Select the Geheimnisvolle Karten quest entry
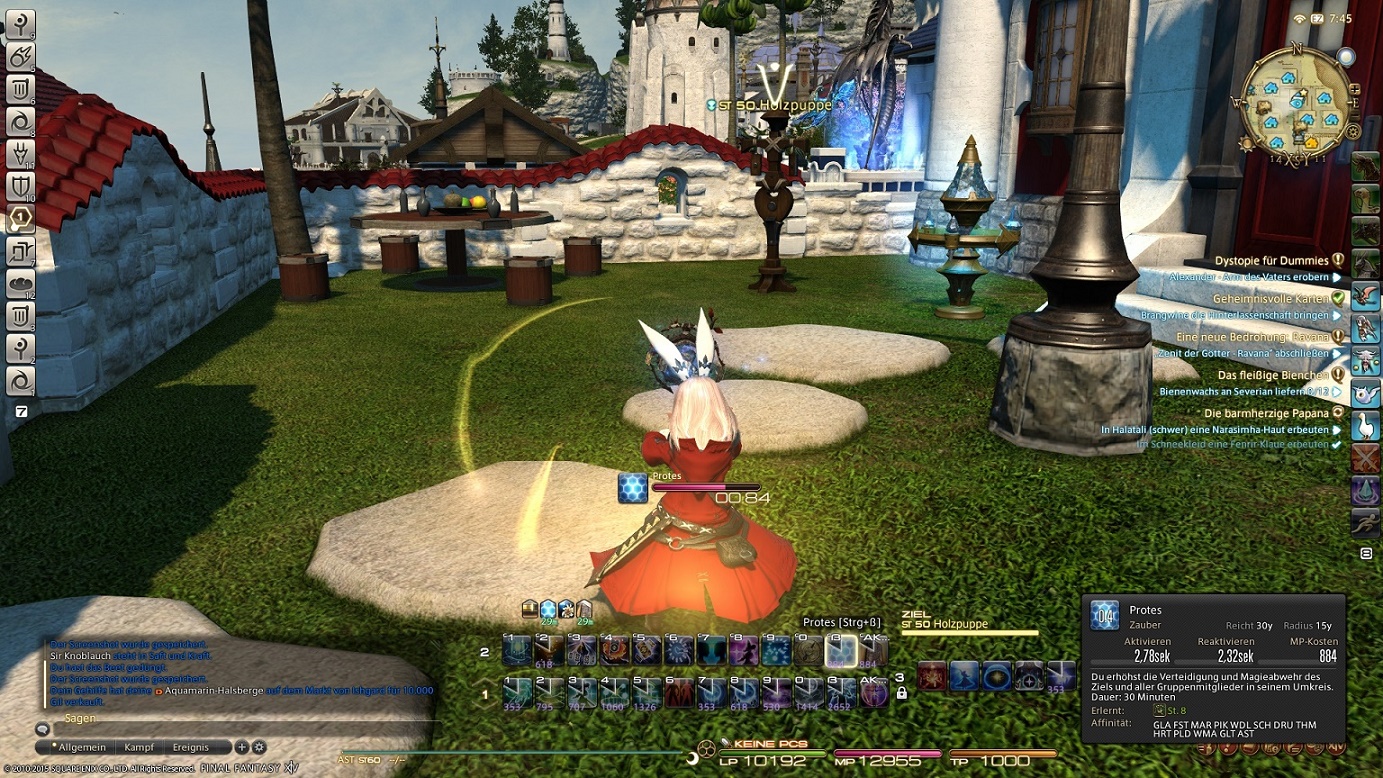The image size is (1383, 778). [1271, 299]
